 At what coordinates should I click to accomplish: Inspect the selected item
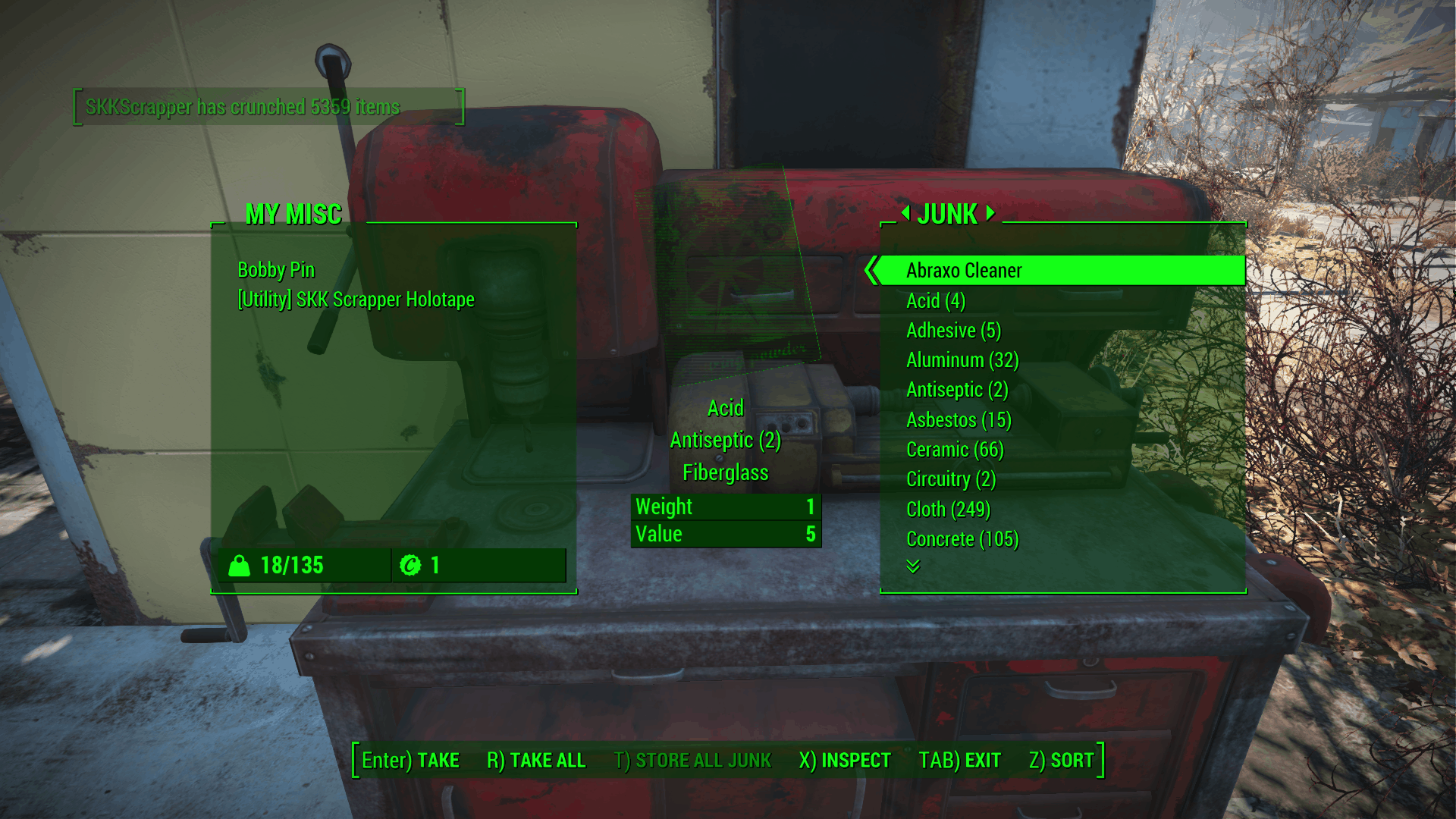(845, 760)
